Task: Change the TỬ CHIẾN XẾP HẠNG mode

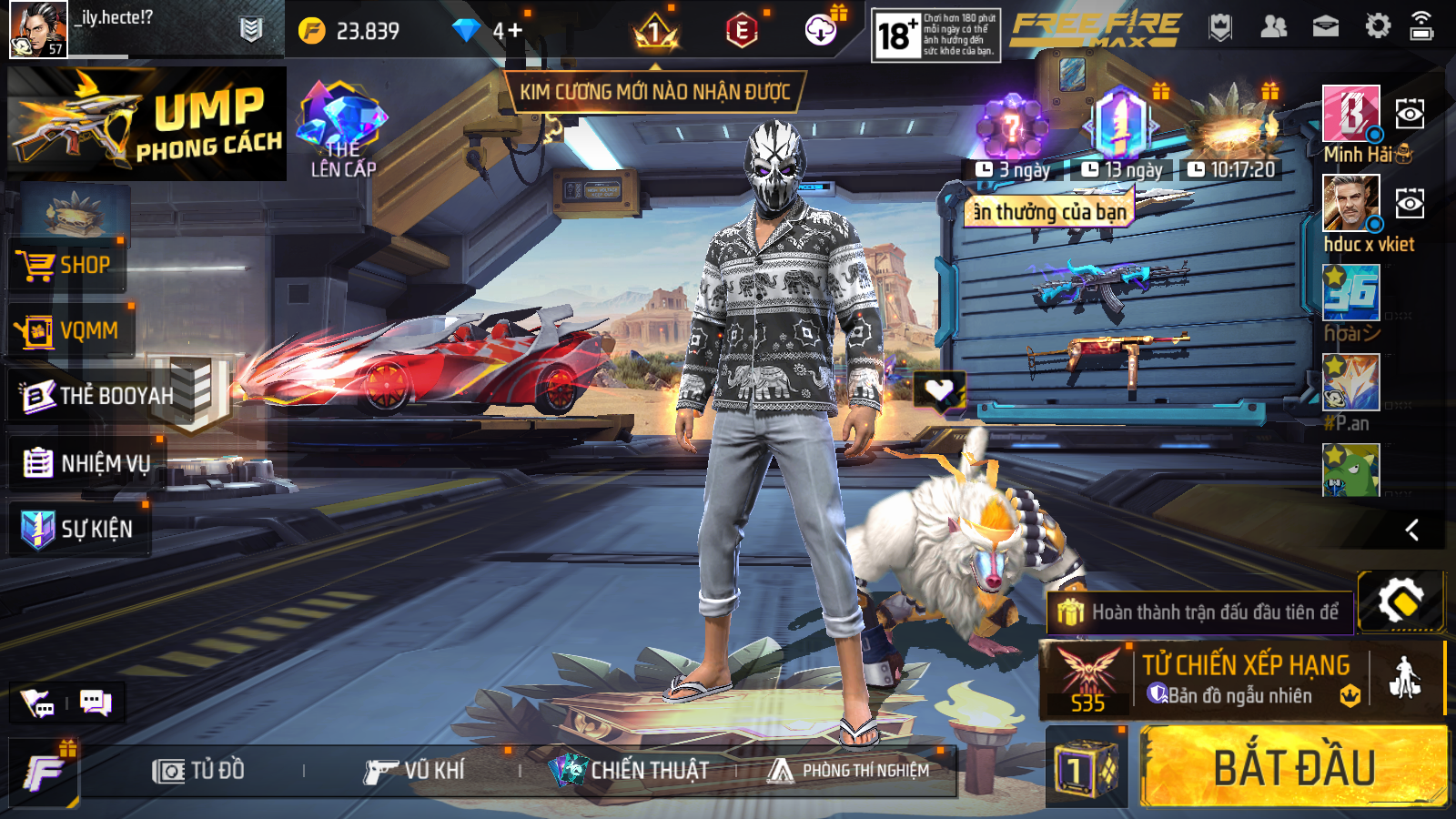Action: click(x=1243, y=679)
